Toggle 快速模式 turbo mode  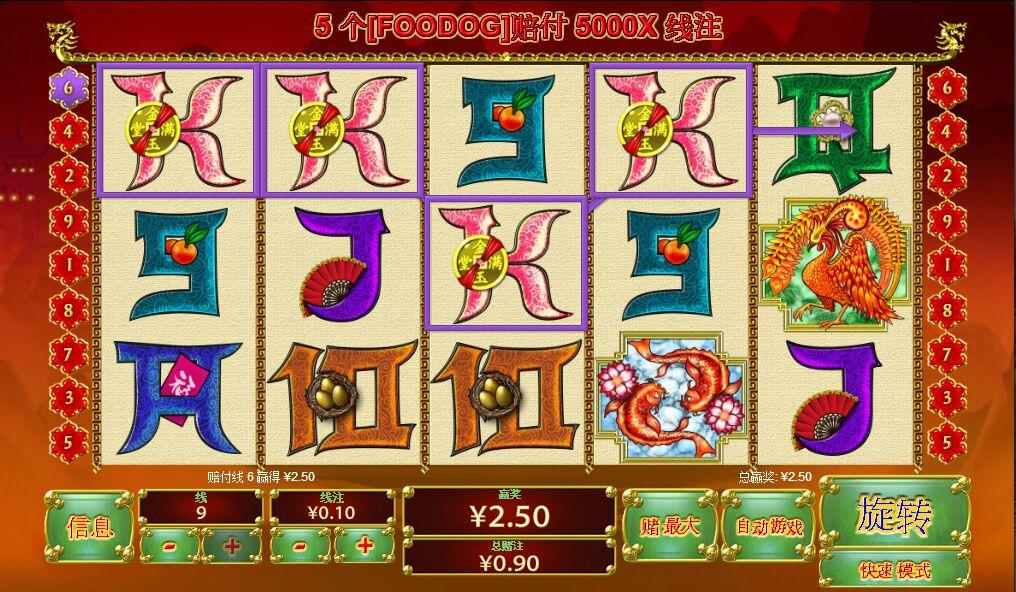[x=893, y=570]
